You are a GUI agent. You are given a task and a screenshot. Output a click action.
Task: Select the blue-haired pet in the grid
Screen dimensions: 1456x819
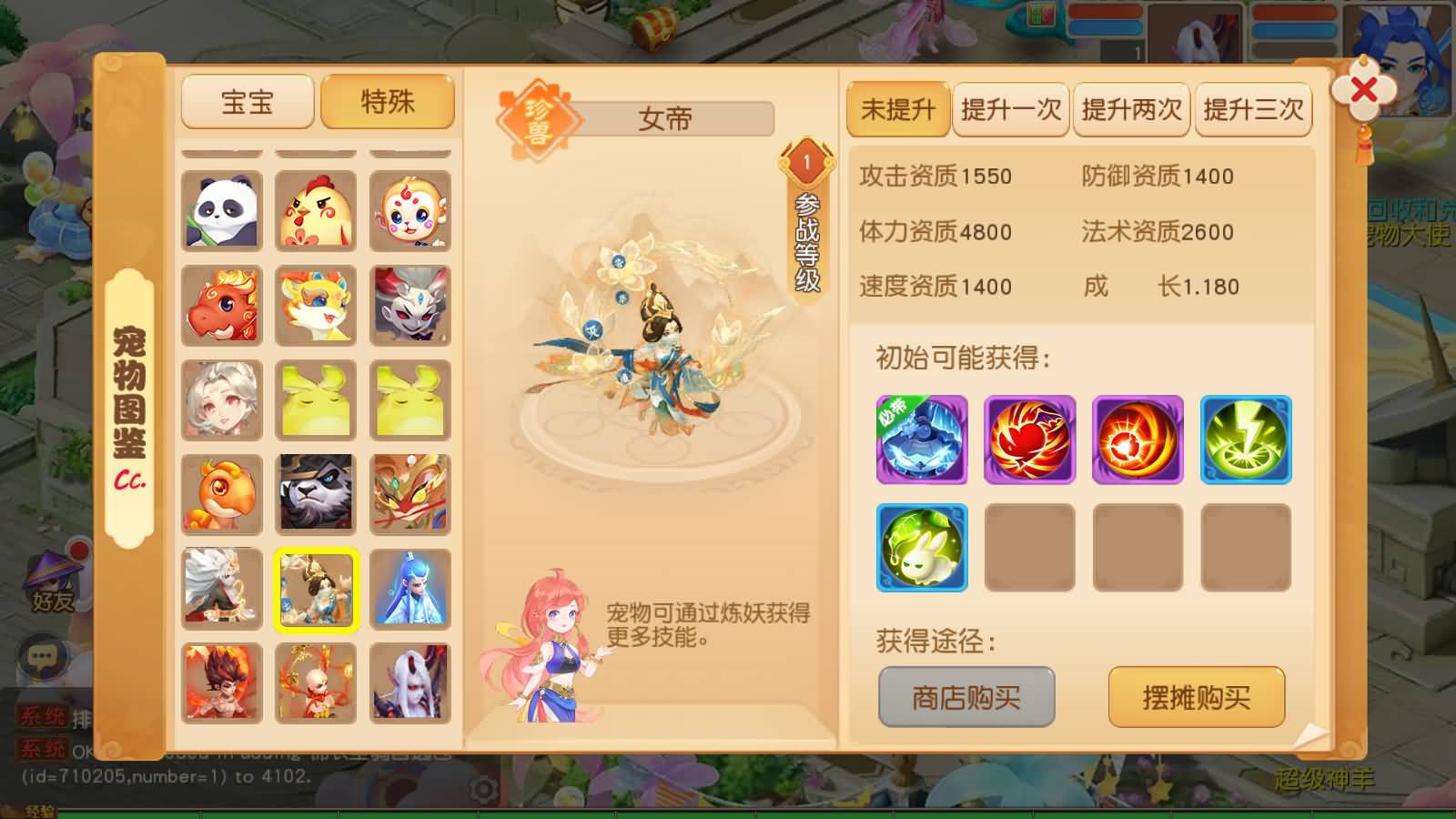click(x=408, y=590)
